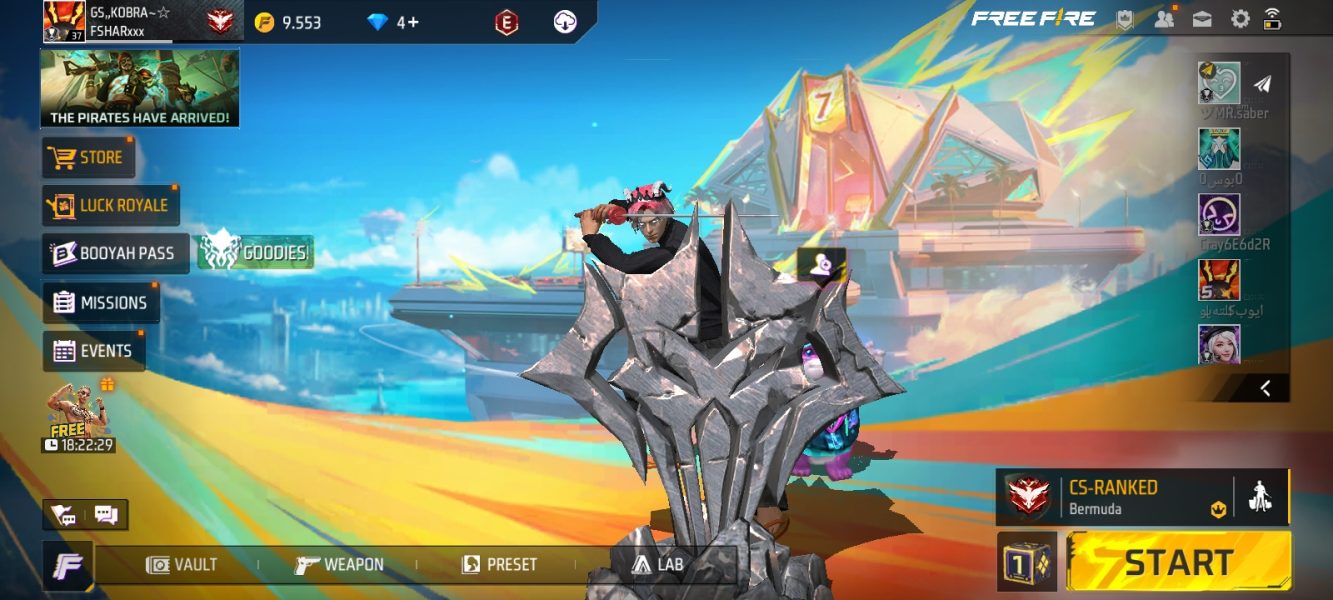This screenshot has width=1333, height=600.
Task: Open the Preset tab
Action: pyautogui.click(x=499, y=565)
